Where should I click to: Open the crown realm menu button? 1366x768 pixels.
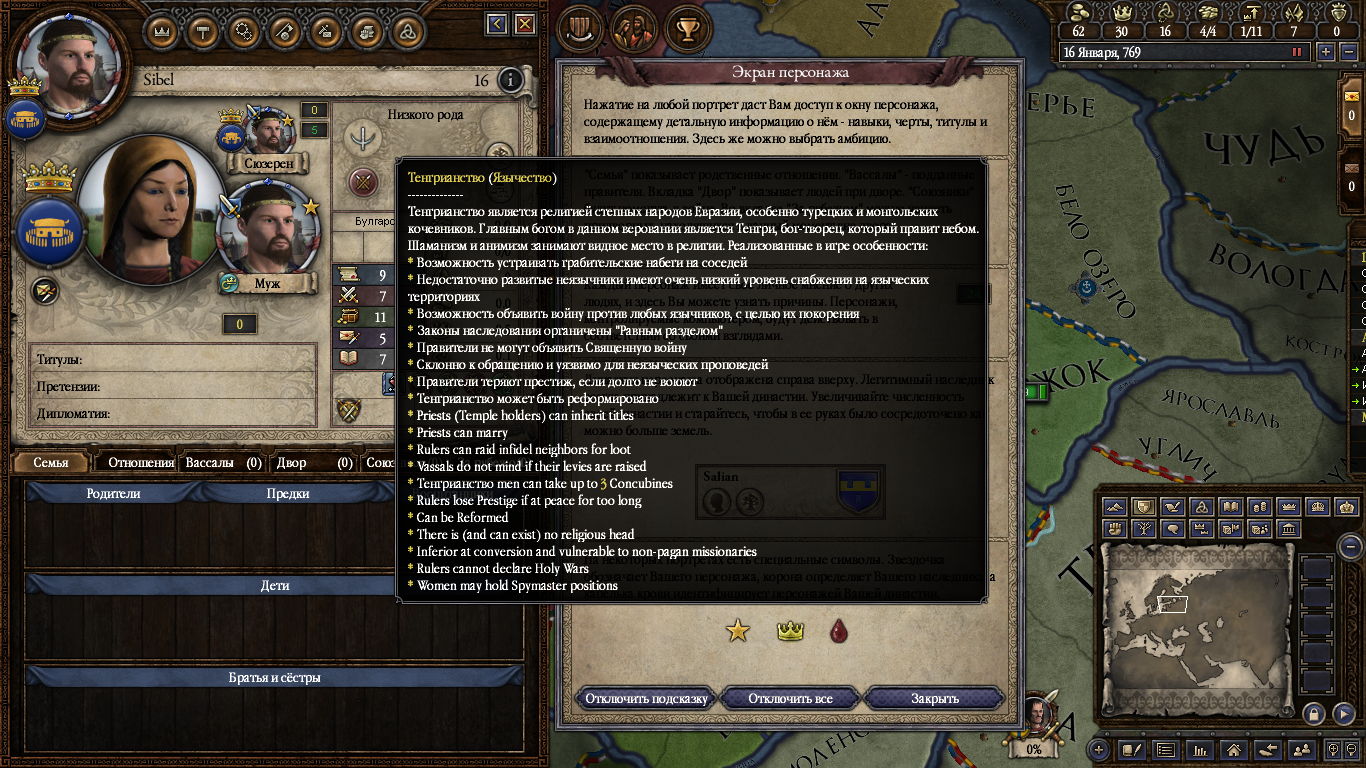click(x=162, y=29)
